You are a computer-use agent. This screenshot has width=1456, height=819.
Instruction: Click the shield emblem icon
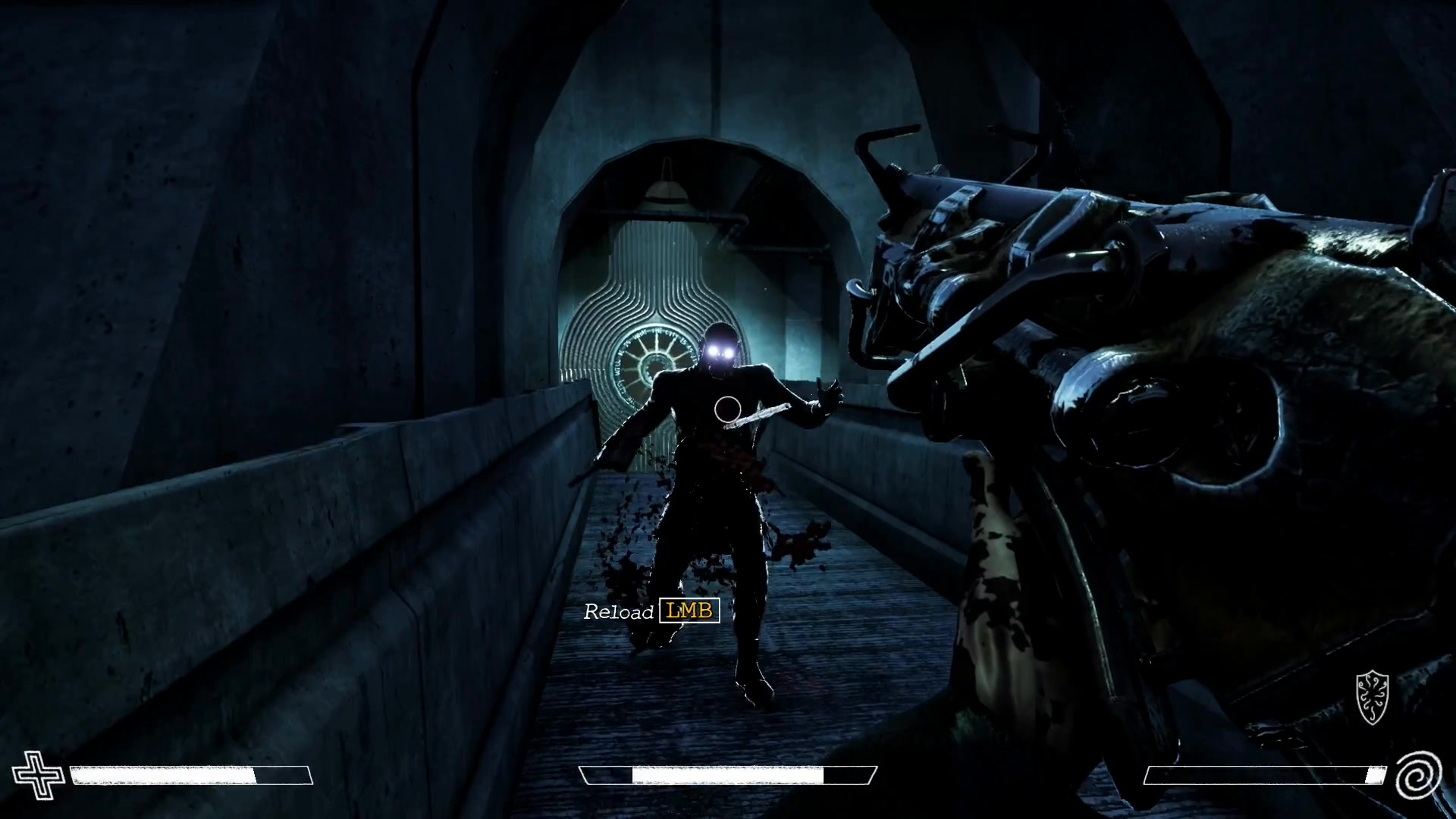(x=1372, y=697)
